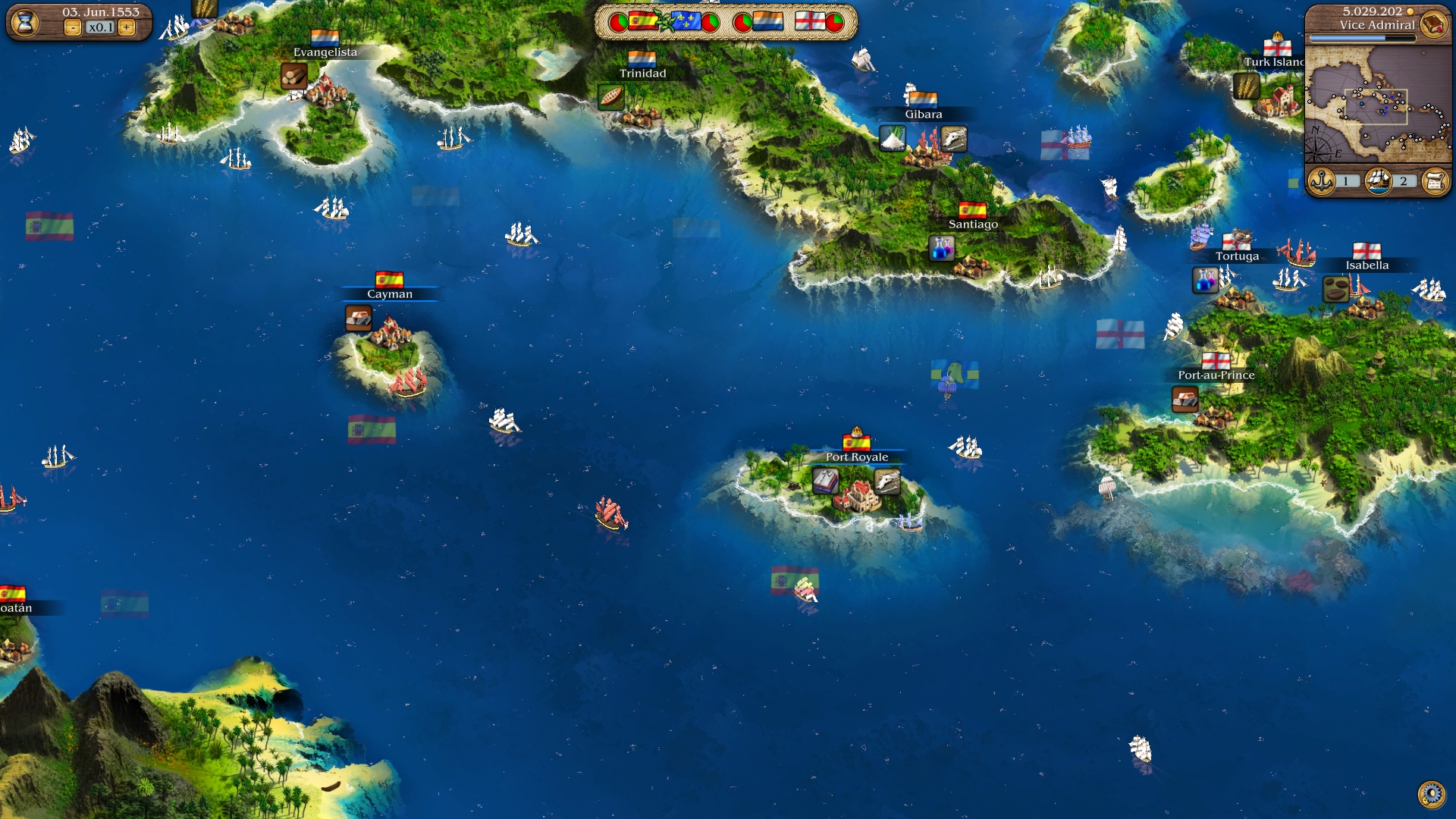Select the Spanish flag in the diplomacy bar
The height and width of the screenshot is (819, 1456).
(x=643, y=21)
